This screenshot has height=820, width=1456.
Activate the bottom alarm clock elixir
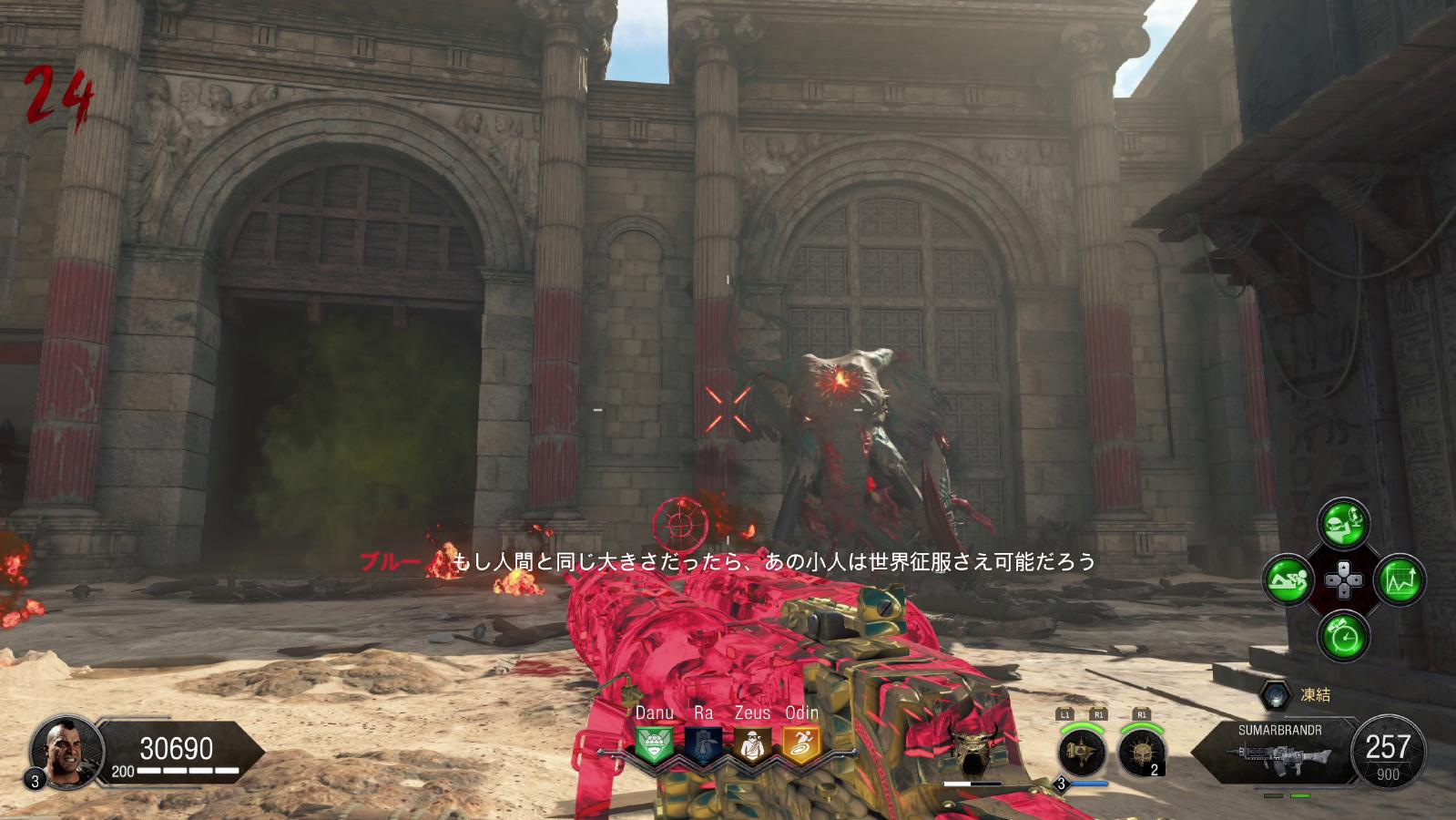pos(1343,635)
